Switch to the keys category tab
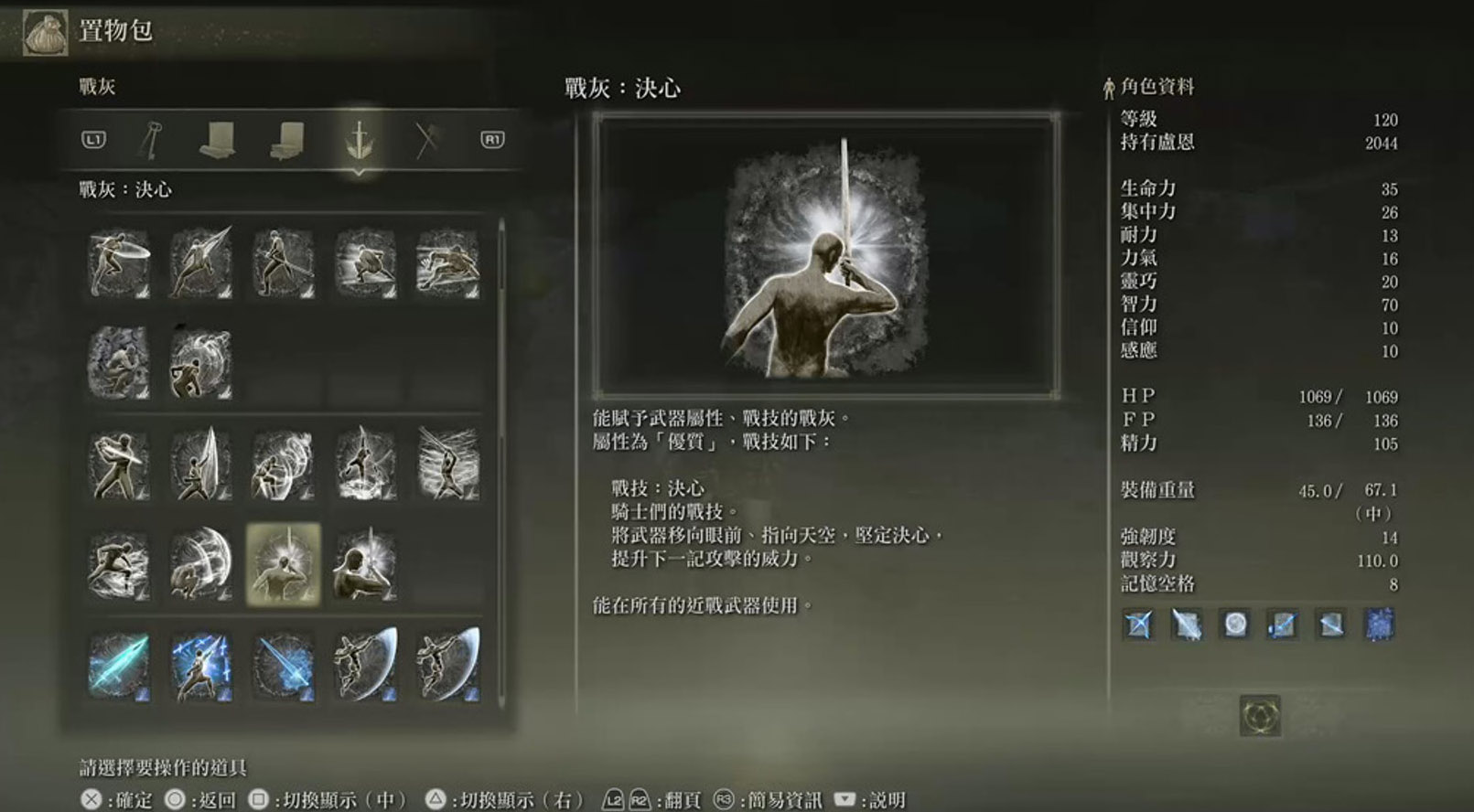The width and height of the screenshot is (1474, 812). [x=151, y=140]
